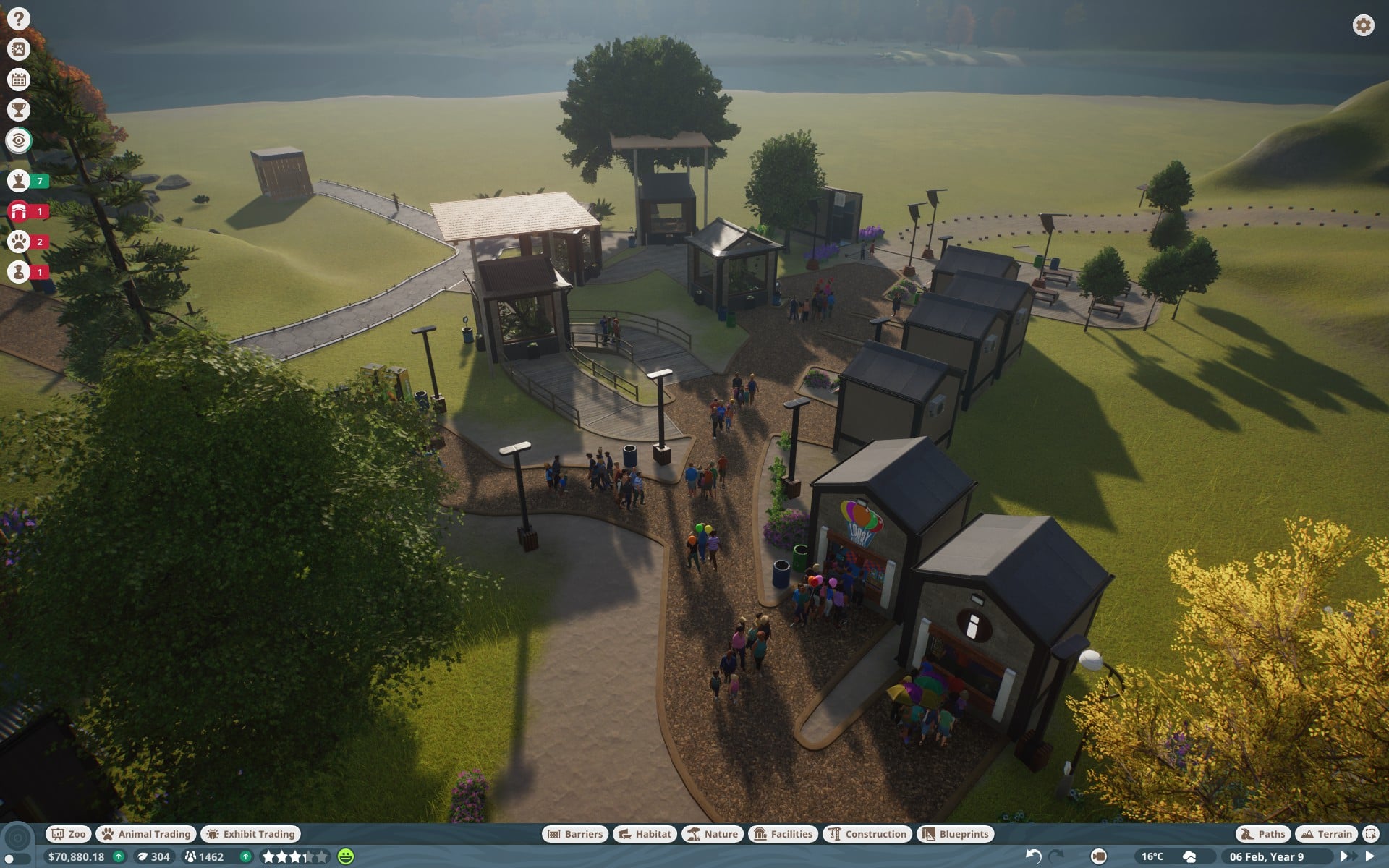This screenshot has height=868, width=1389.
Task: Open the help question mark menu
Action: [19, 19]
